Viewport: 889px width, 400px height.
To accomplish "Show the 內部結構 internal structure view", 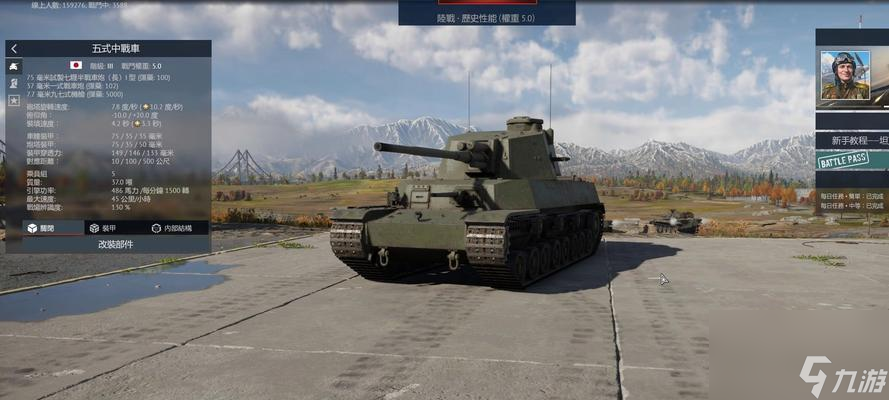I will [171, 228].
